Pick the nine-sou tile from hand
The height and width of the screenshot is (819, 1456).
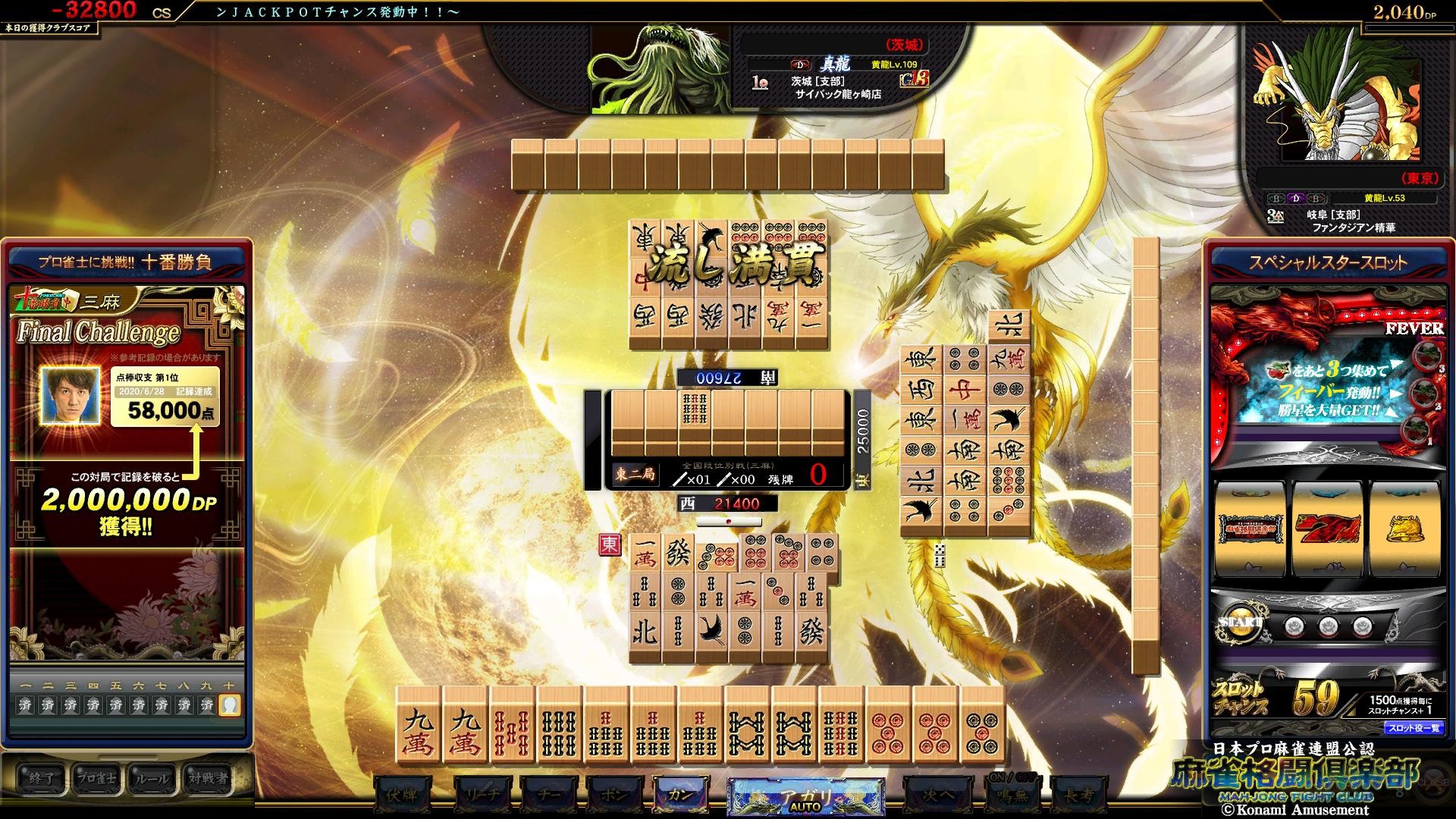coord(841,725)
